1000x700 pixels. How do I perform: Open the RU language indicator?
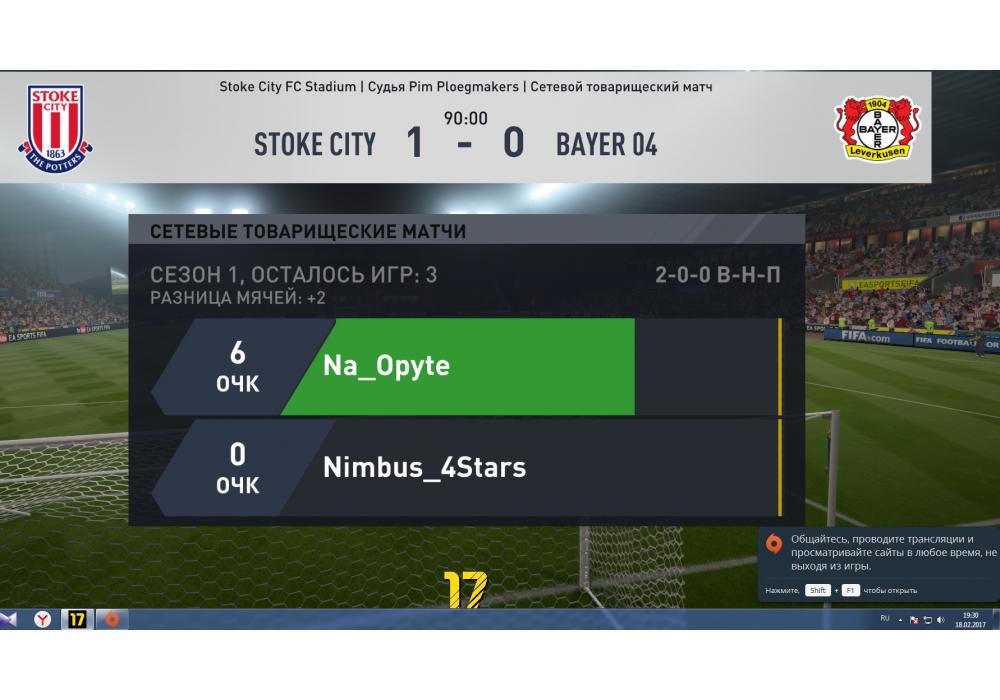885,619
